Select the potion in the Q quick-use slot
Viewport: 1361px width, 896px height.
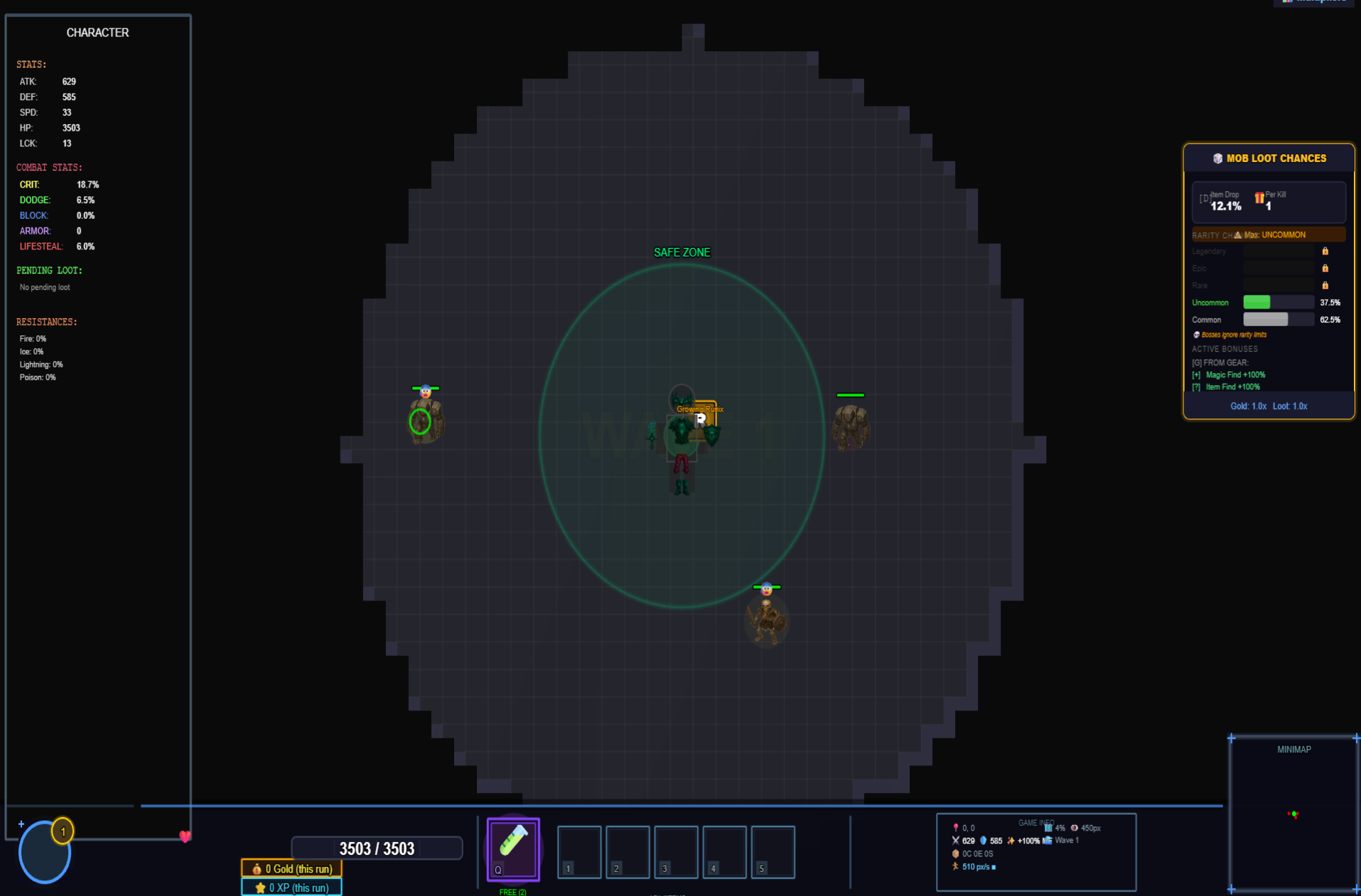tap(512, 848)
